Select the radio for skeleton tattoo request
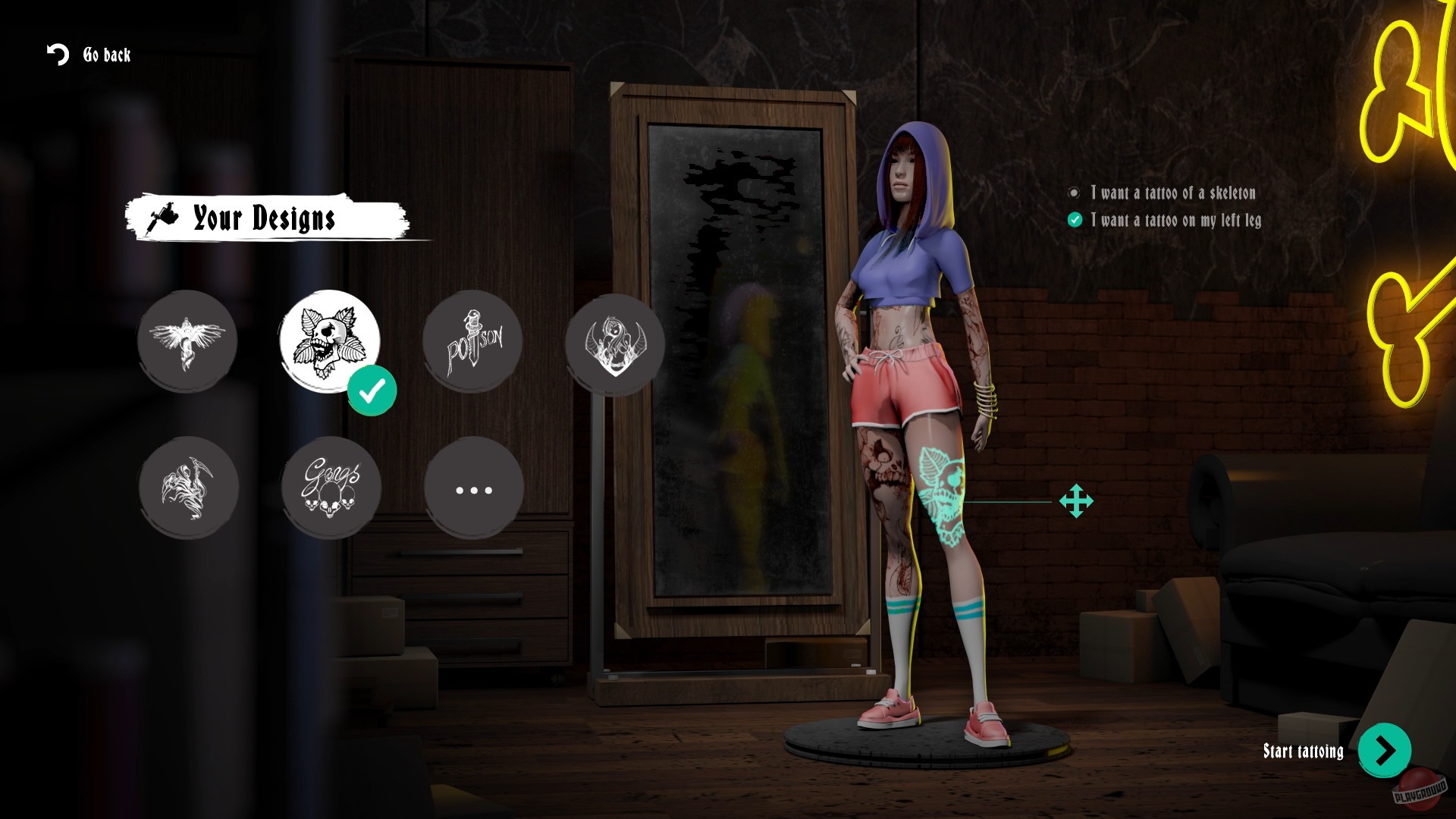This screenshot has width=1456, height=819. pos(1073,193)
